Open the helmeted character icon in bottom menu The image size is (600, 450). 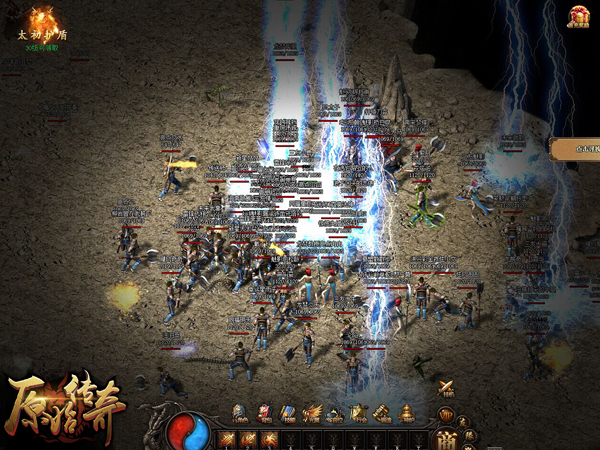[x=240, y=412]
